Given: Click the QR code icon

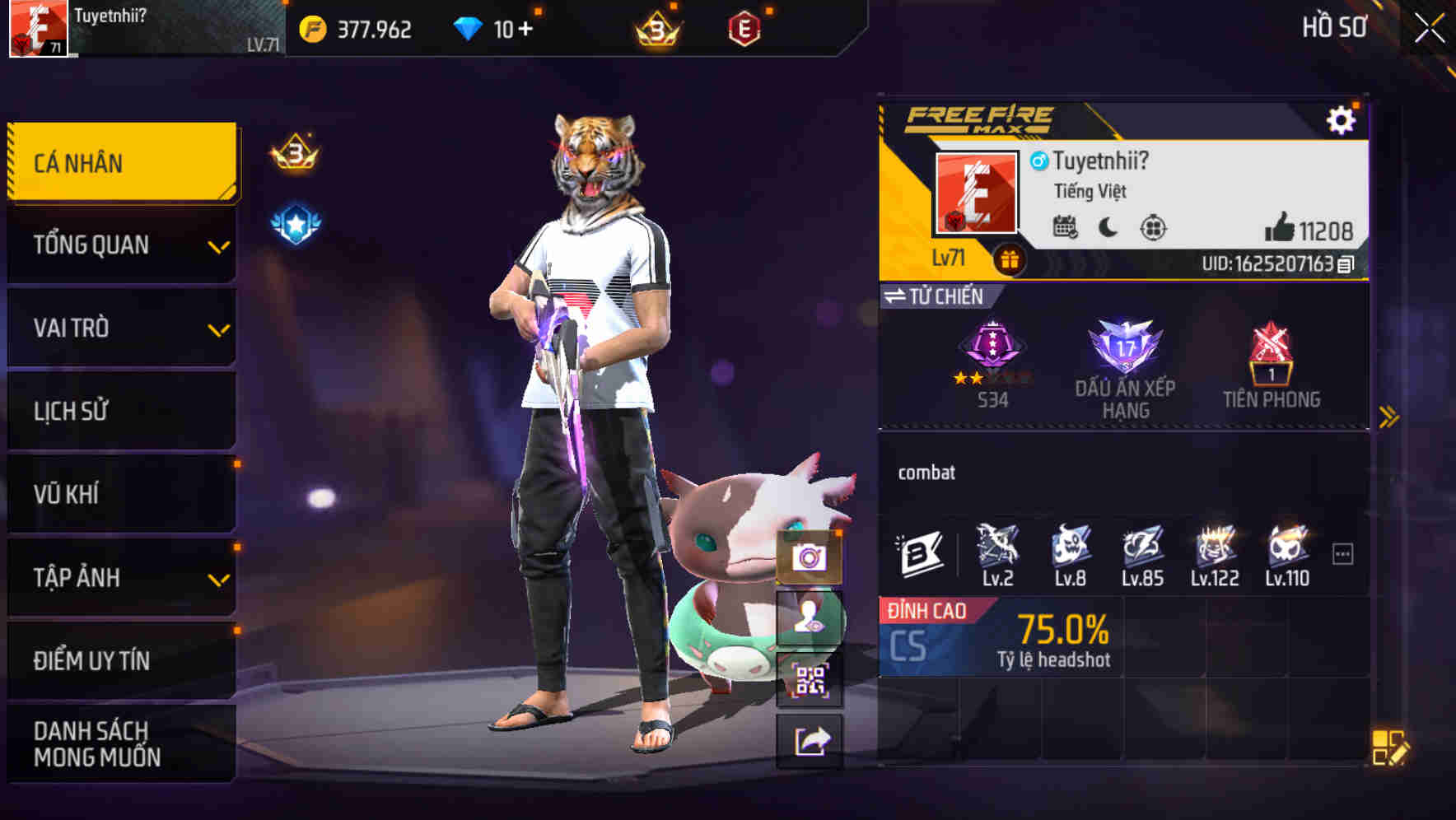Looking at the screenshot, I should 811,680.
